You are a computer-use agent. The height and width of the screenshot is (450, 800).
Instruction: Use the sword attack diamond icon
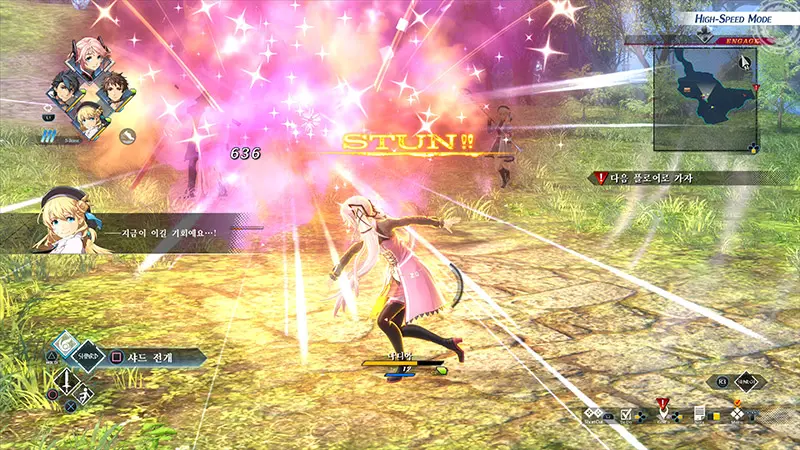(x=65, y=382)
